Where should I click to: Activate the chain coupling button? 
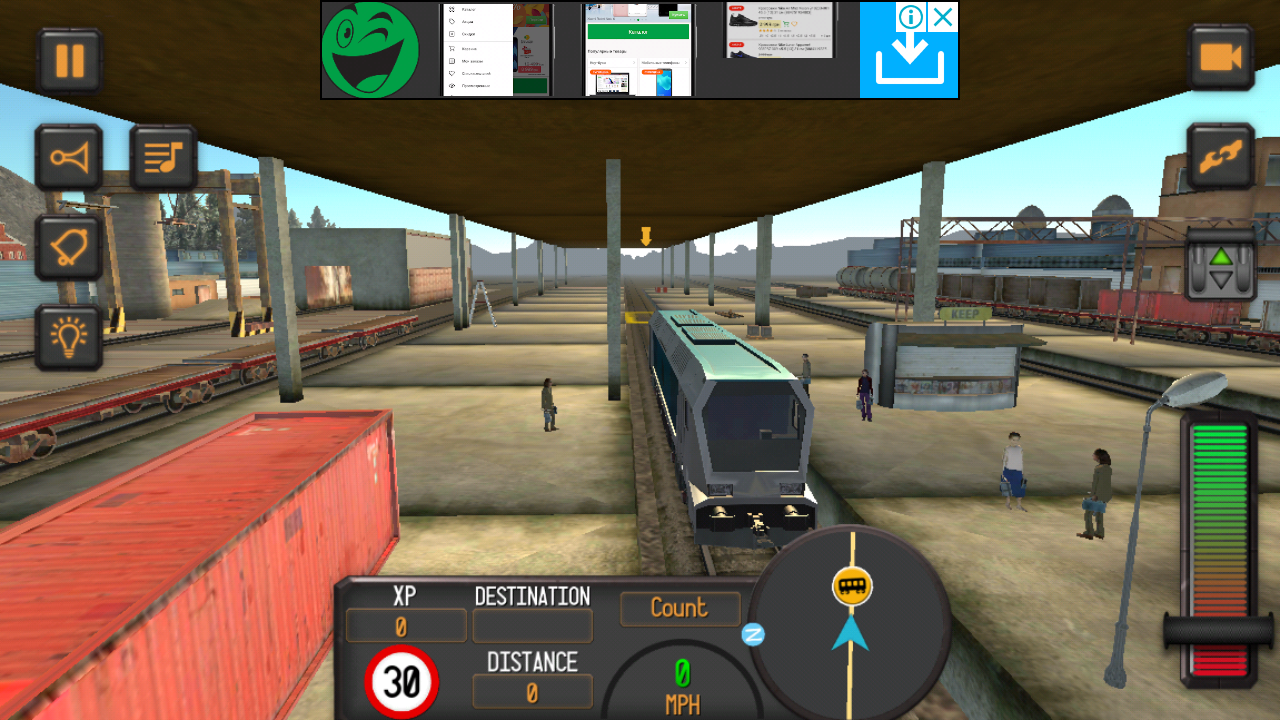[x=1220, y=157]
